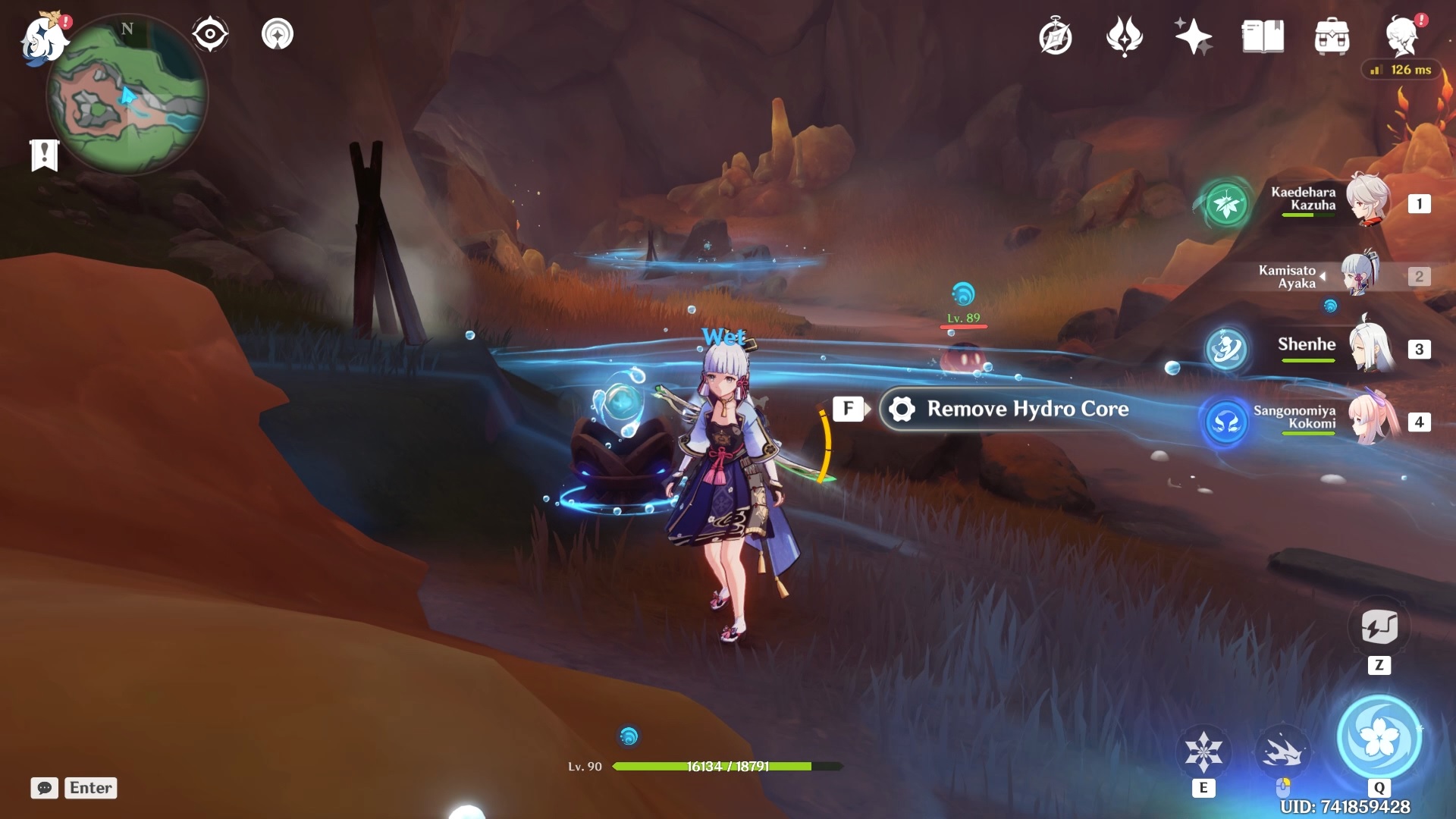Open the open-book handbook icon
The image size is (1456, 819).
tap(1263, 36)
